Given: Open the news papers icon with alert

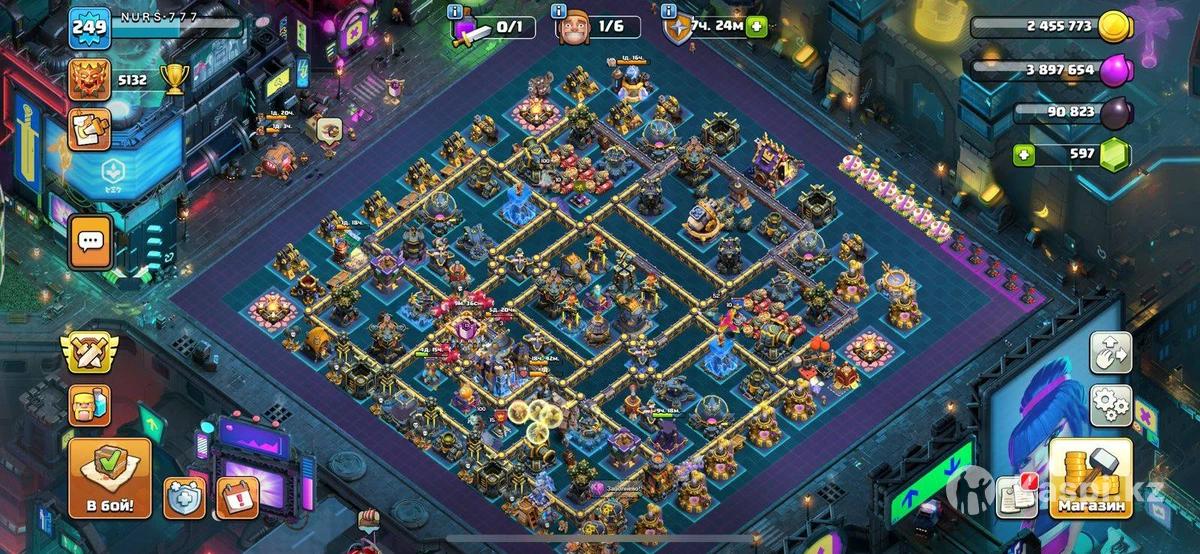Looking at the screenshot, I should coord(1016,494).
